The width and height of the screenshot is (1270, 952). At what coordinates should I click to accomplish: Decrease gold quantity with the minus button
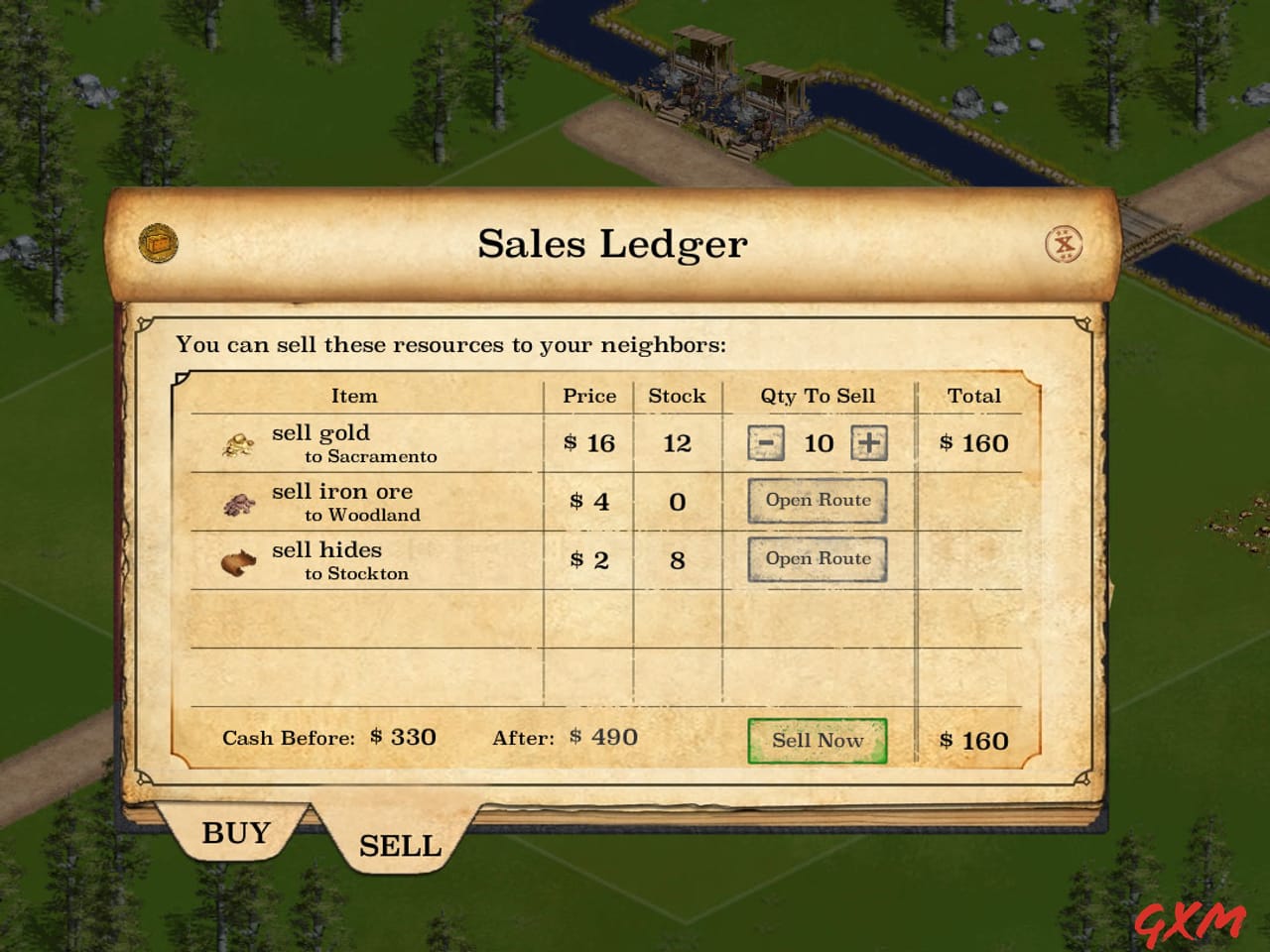tap(764, 442)
